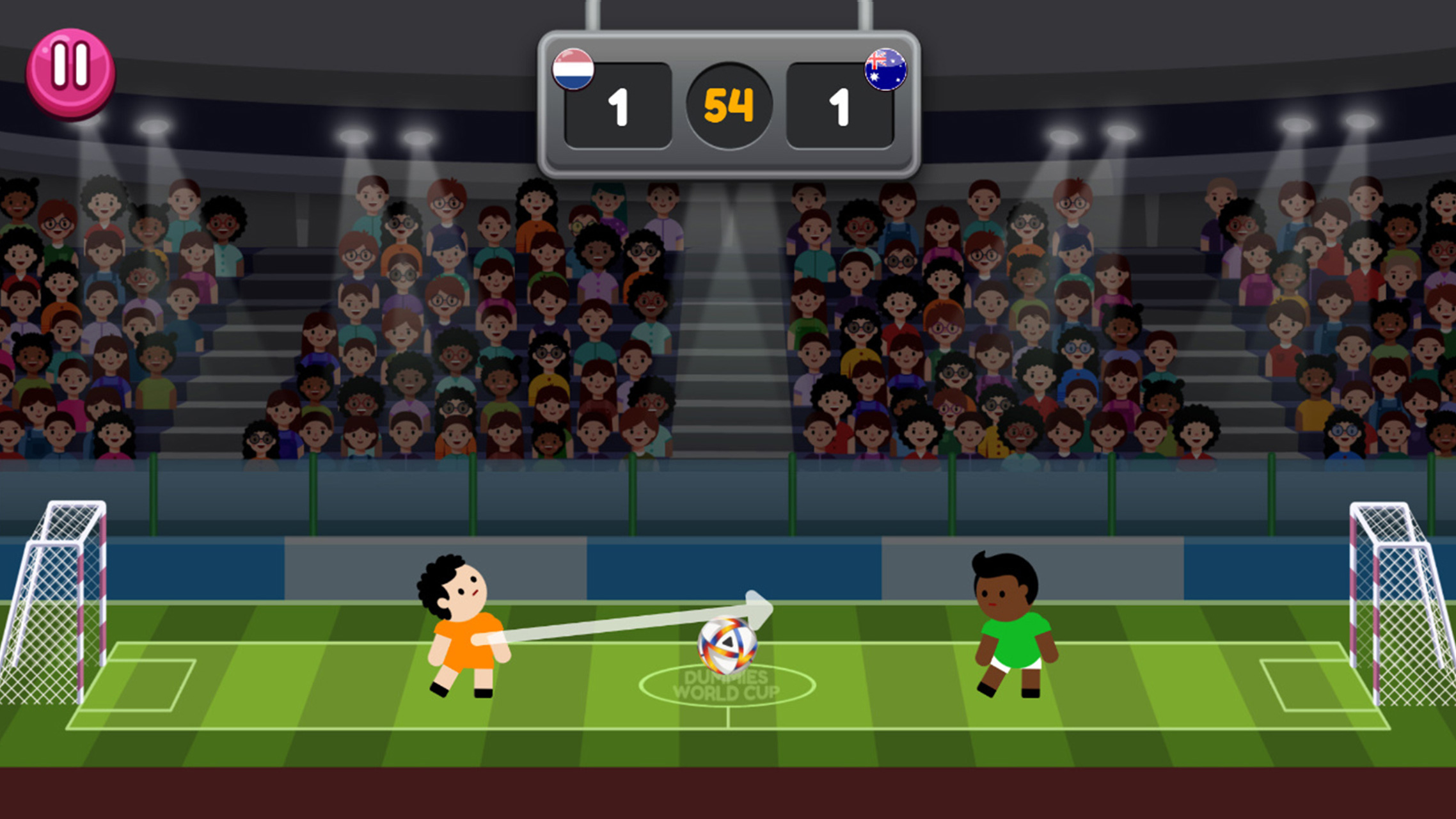Click the Netherlands score display showing 1
This screenshot has height=819, width=1456.
tap(617, 106)
